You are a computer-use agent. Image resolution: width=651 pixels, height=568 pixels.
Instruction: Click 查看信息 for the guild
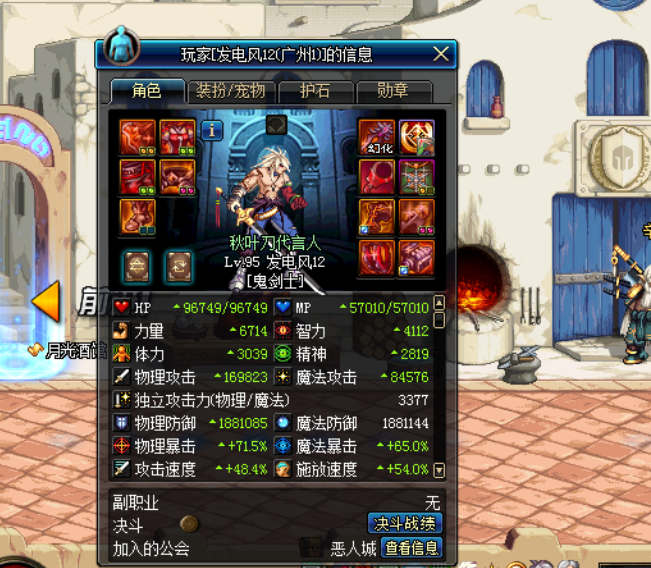point(412,548)
